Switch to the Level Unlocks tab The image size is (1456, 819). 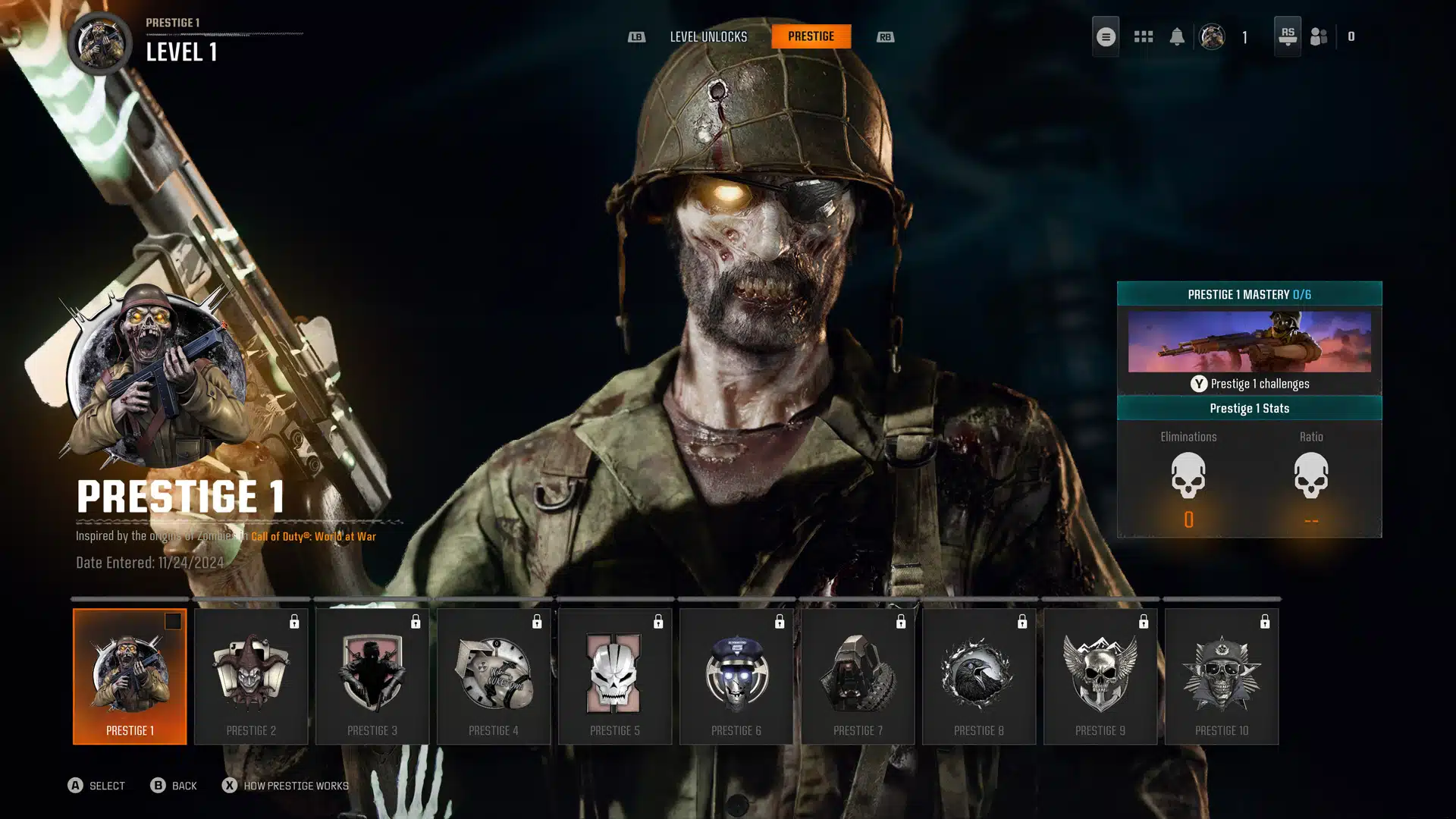point(708,36)
